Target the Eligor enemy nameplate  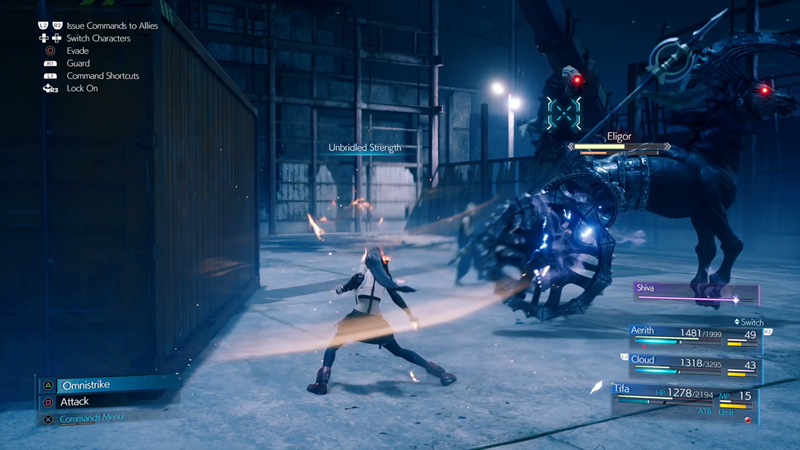620,137
